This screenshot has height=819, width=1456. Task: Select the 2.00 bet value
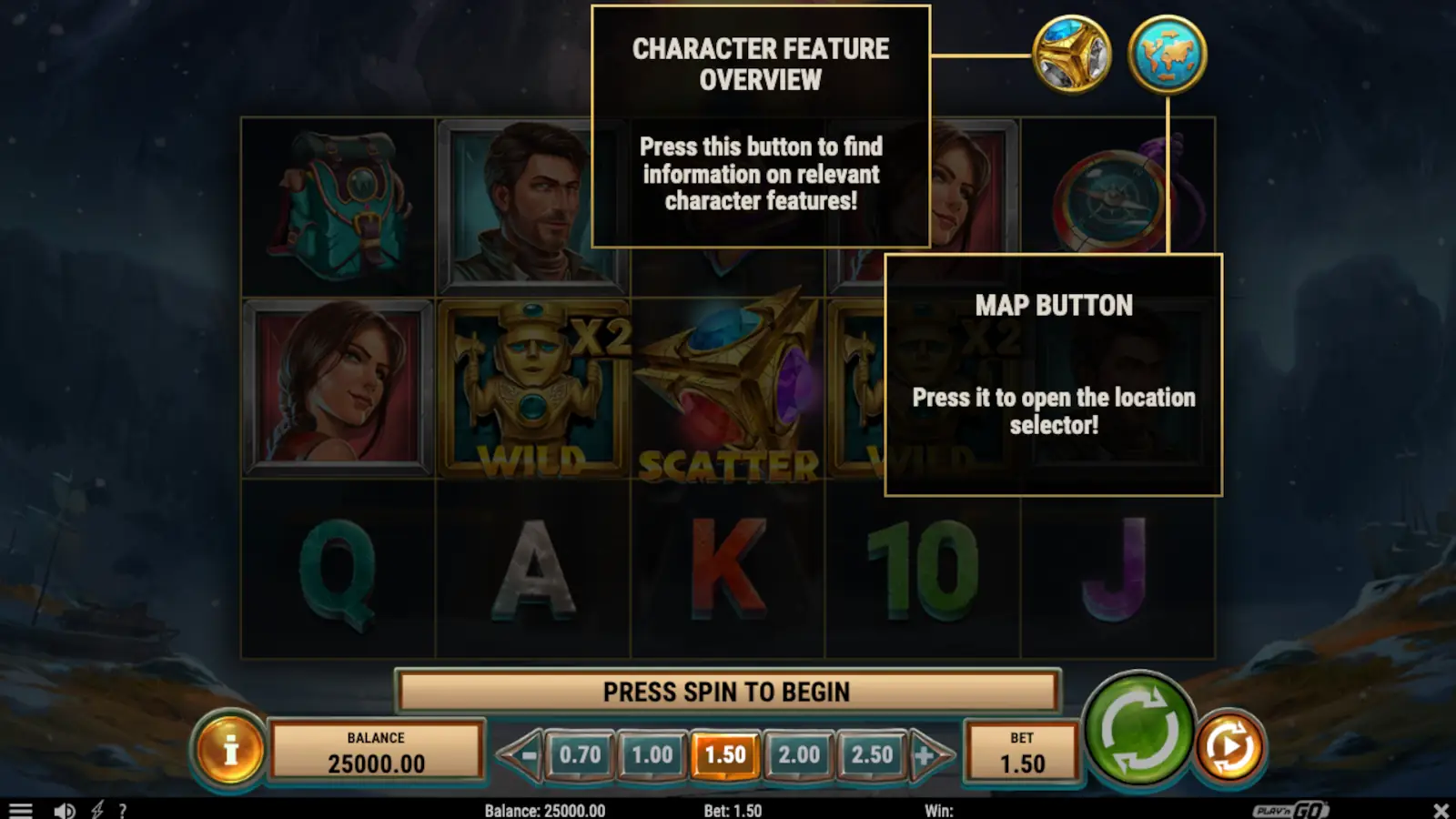click(799, 754)
